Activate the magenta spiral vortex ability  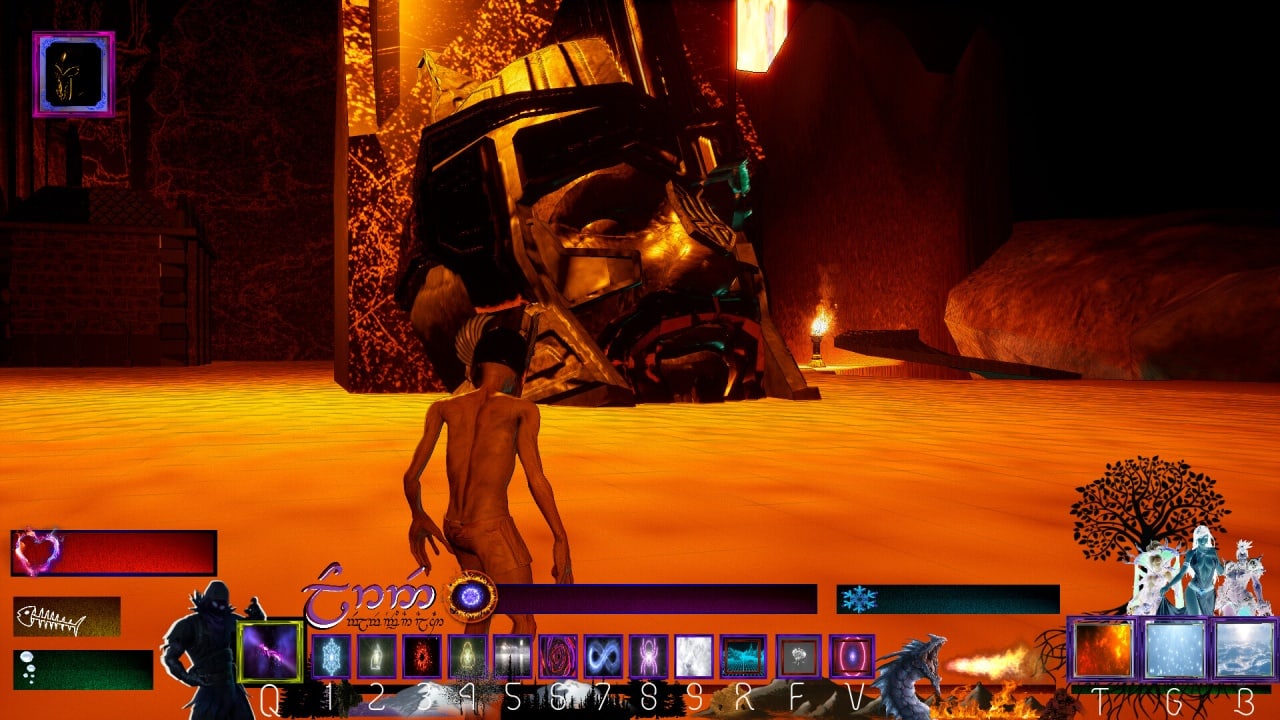557,657
